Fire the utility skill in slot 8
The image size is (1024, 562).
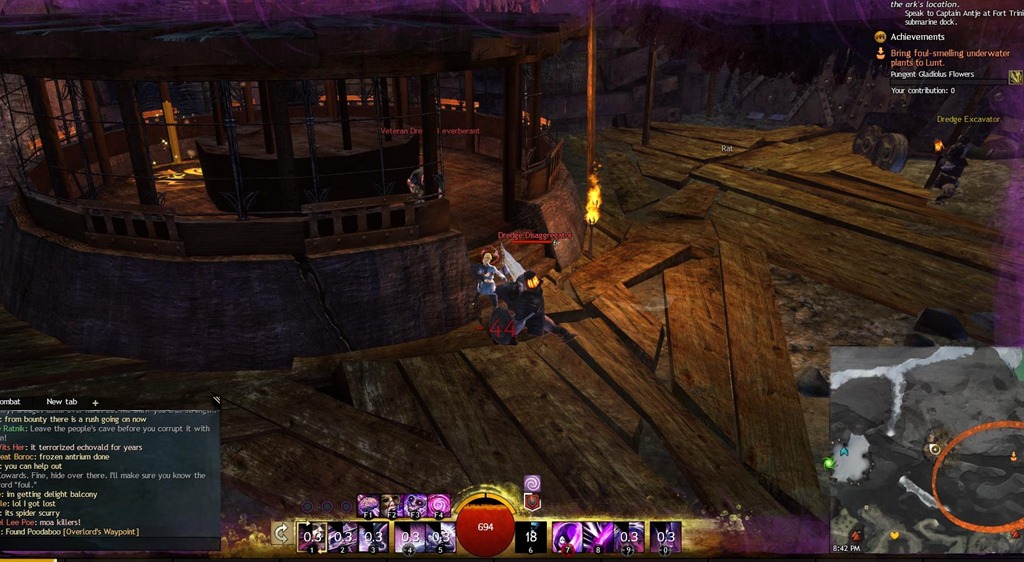(x=600, y=536)
